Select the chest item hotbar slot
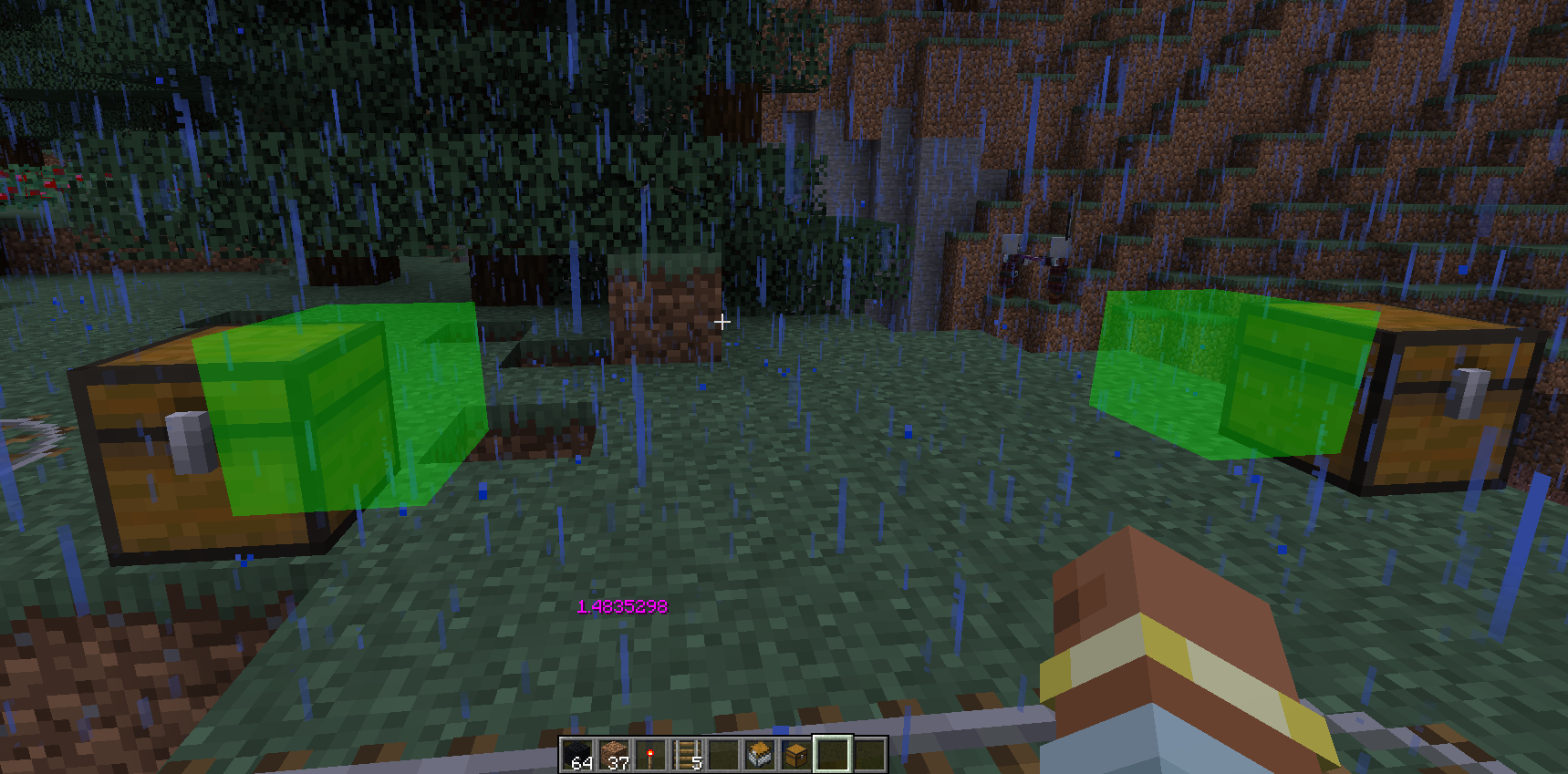The width and height of the screenshot is (1568, 774). 796,755
